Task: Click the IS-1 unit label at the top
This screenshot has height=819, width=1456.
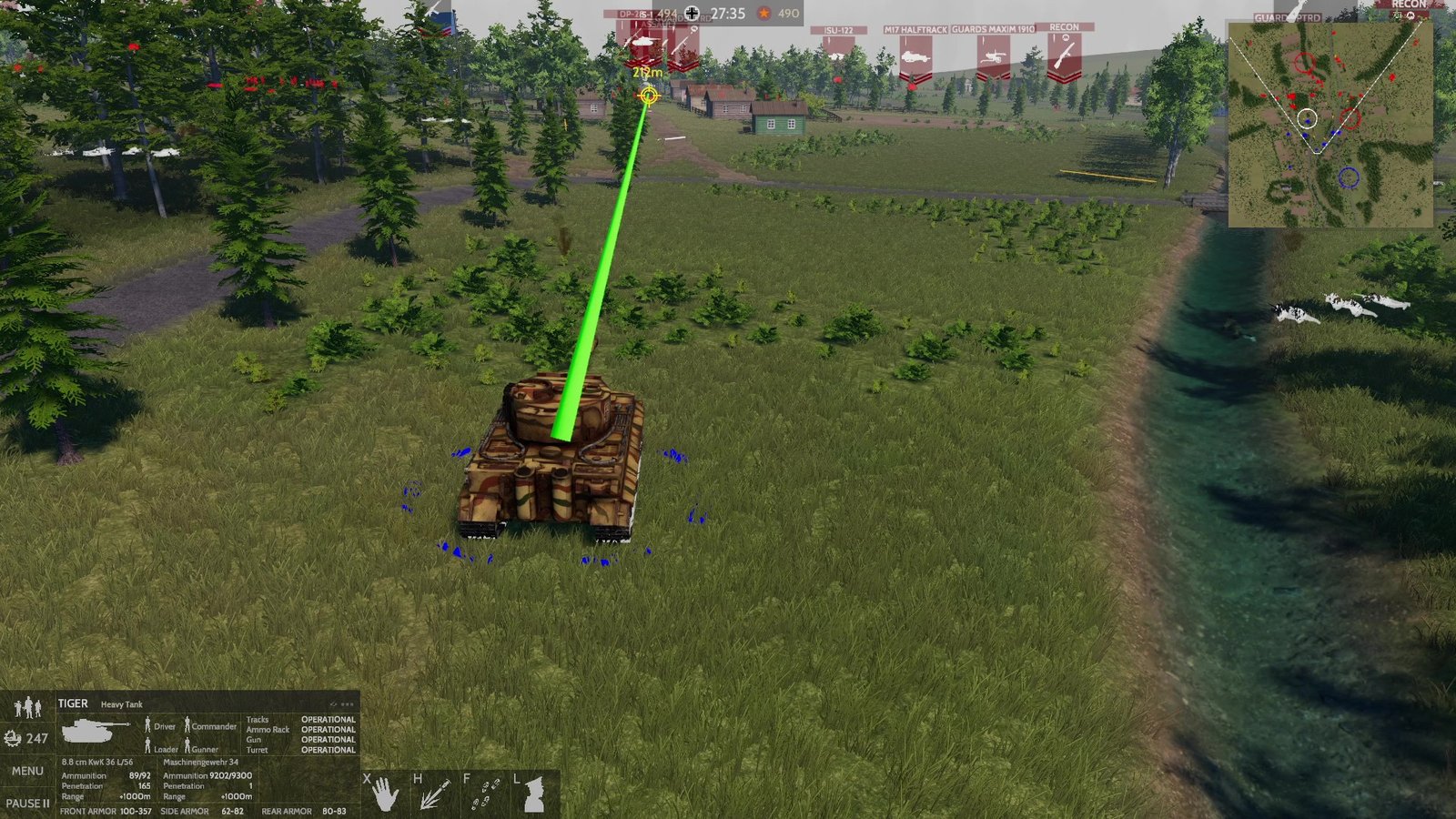Action: tap(646, 14)
